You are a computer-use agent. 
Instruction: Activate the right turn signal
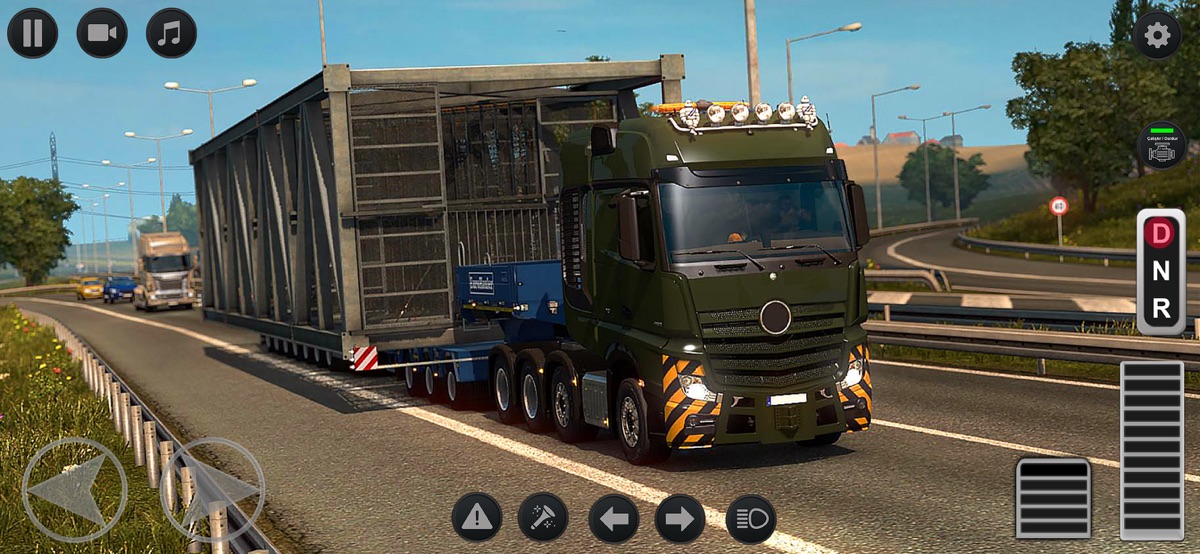coord(680,518)
